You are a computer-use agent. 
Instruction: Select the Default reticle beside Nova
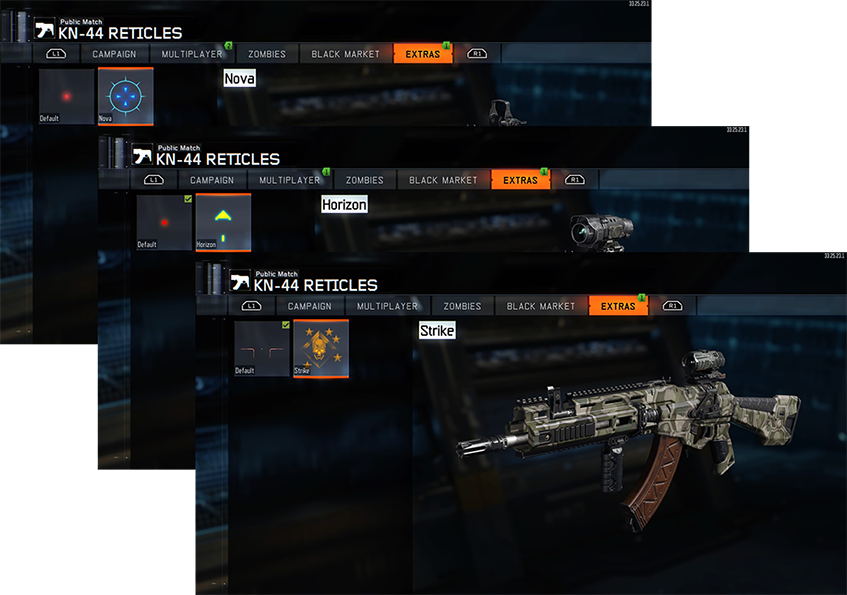pyautogui.click(x=66, y=96)
